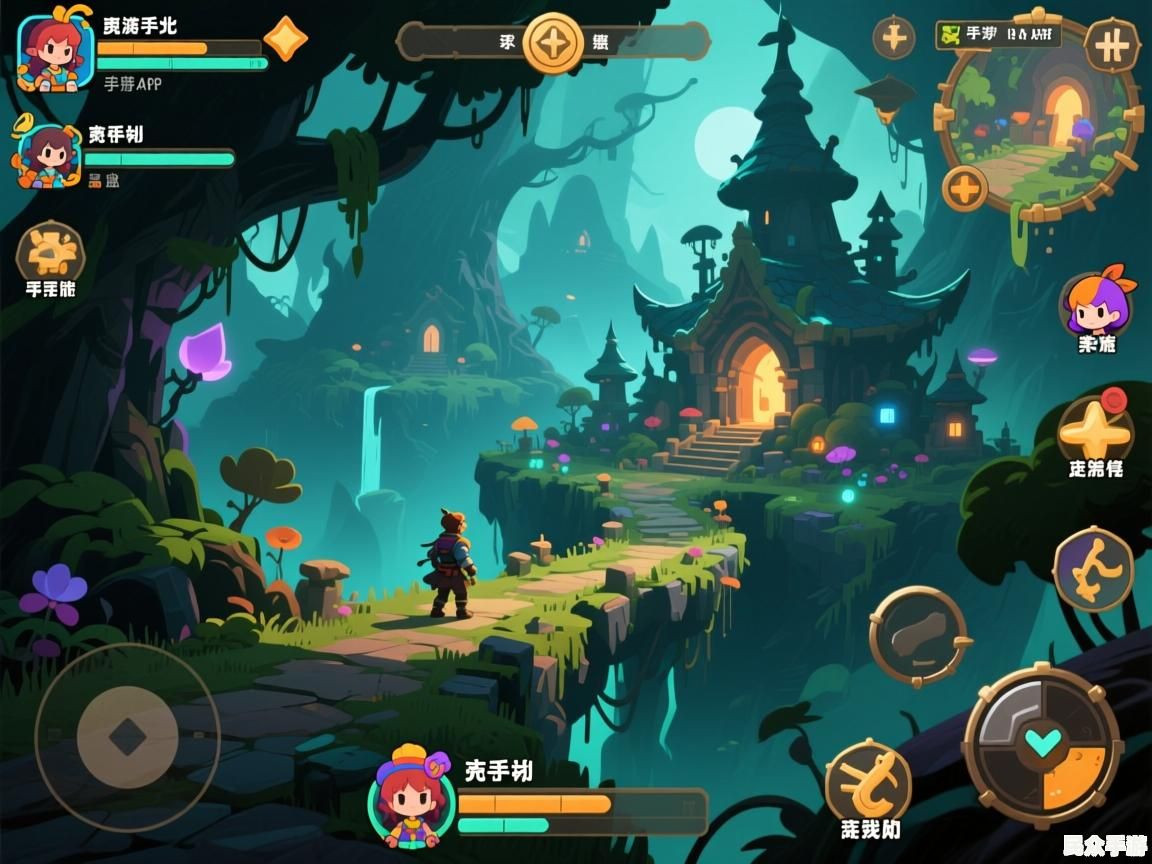This screenshot has height=864, width=1152.
Task: Open the circular minimap
Action: point(1039,118)
